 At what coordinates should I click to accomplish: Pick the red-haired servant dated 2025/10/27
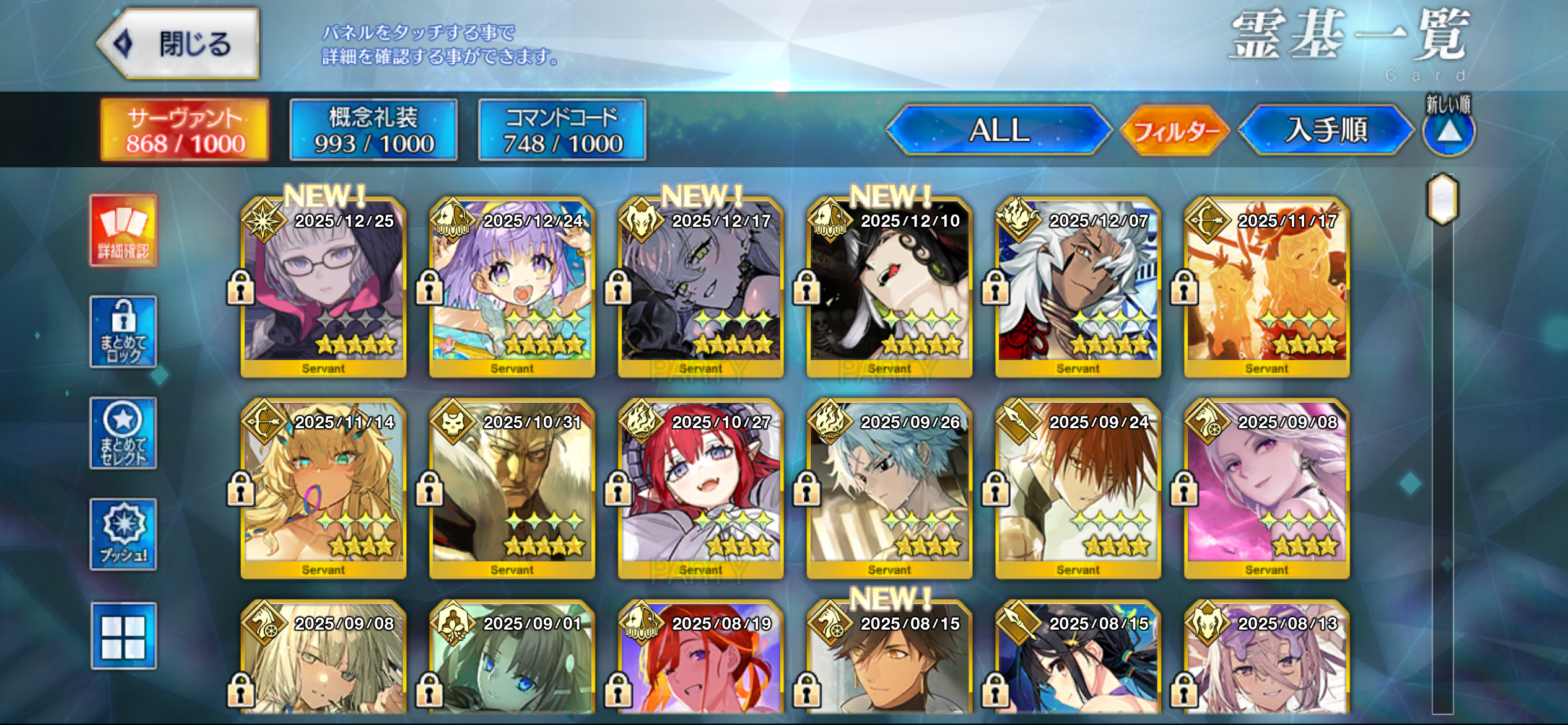pos(700,490)
